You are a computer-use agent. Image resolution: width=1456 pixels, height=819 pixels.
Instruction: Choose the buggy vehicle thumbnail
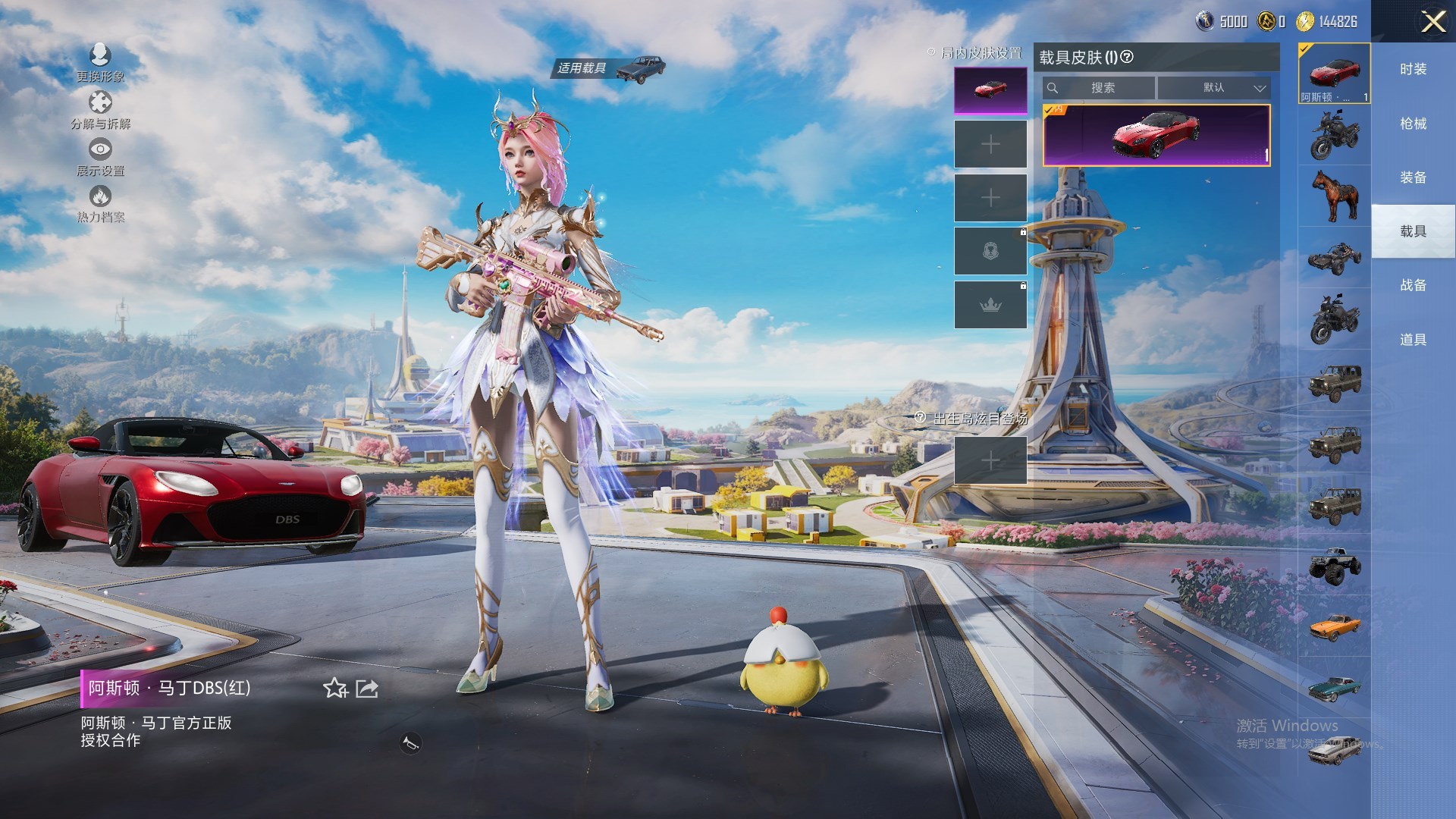[x=1335, y=257]
